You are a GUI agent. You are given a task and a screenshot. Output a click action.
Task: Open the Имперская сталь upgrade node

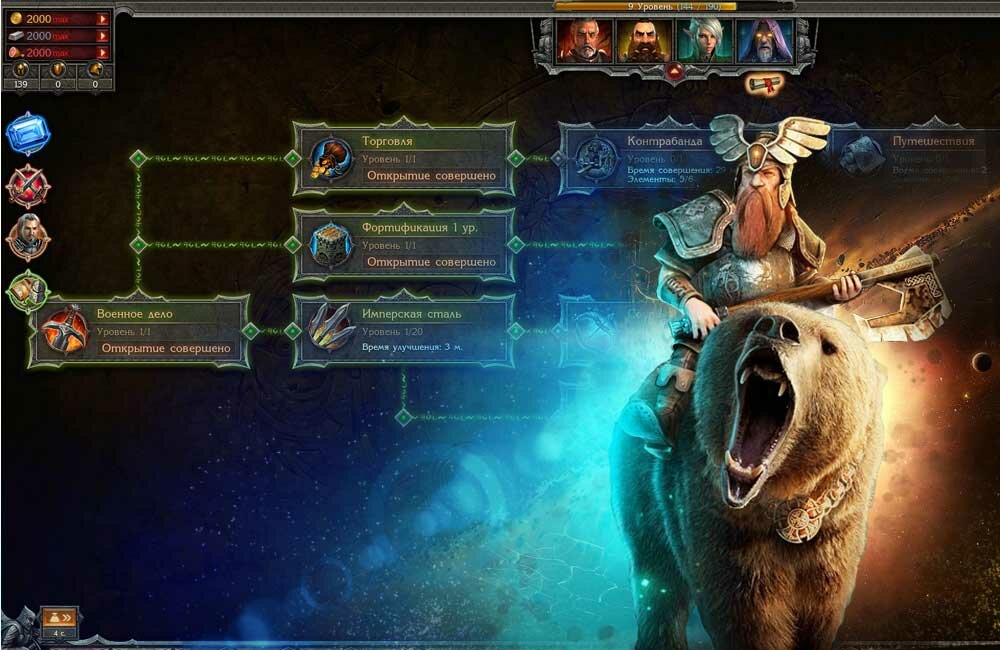click(403, 330)
